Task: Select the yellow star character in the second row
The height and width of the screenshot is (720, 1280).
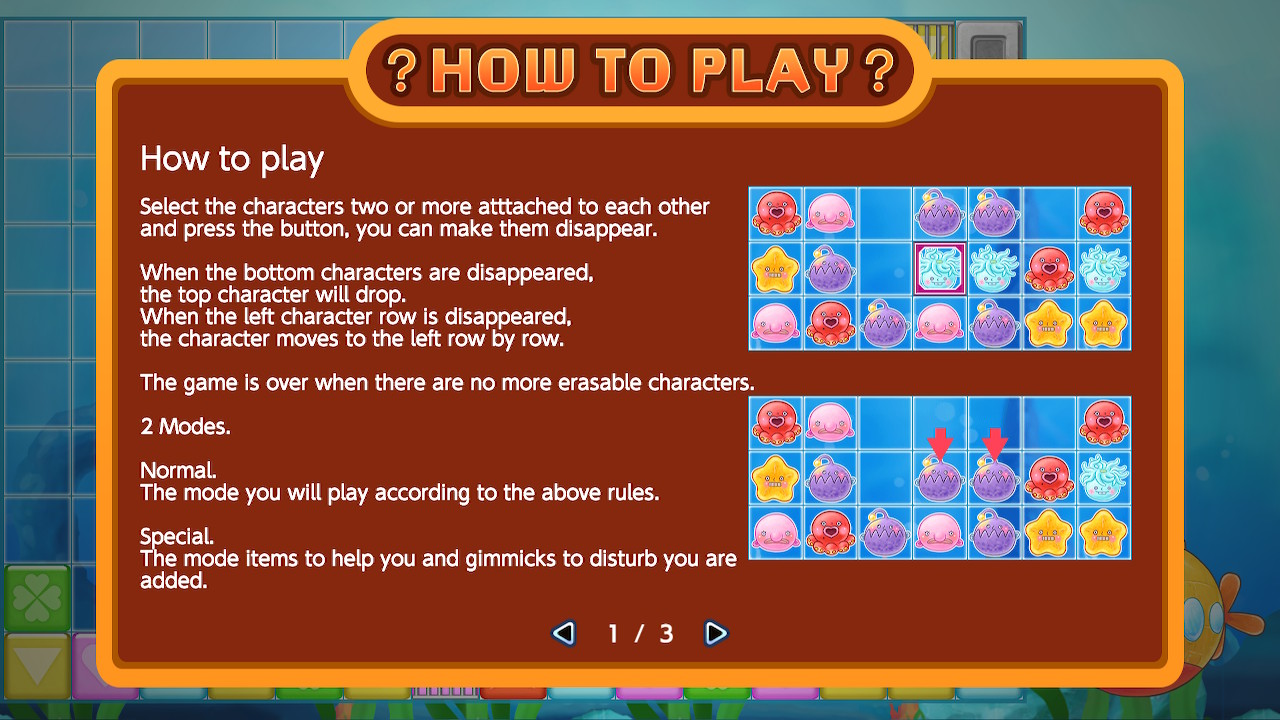Action: (775, 269)
